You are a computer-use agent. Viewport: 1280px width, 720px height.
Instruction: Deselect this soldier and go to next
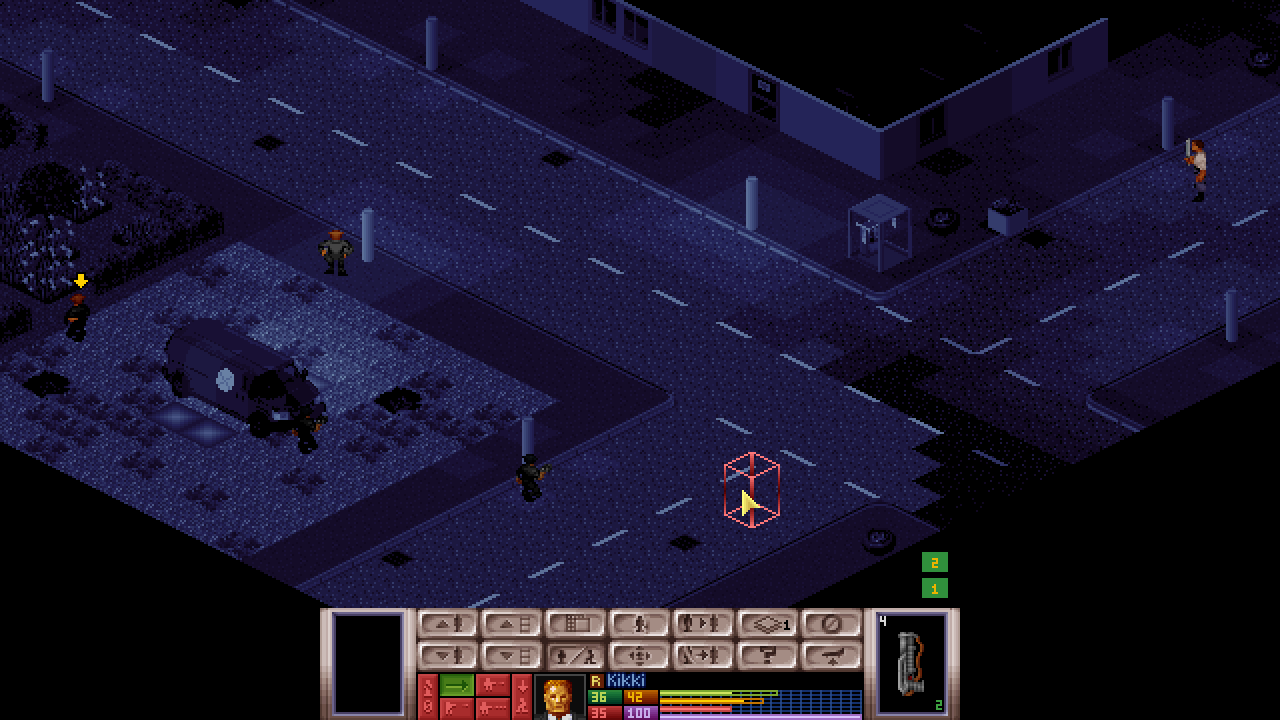[704, 656]
